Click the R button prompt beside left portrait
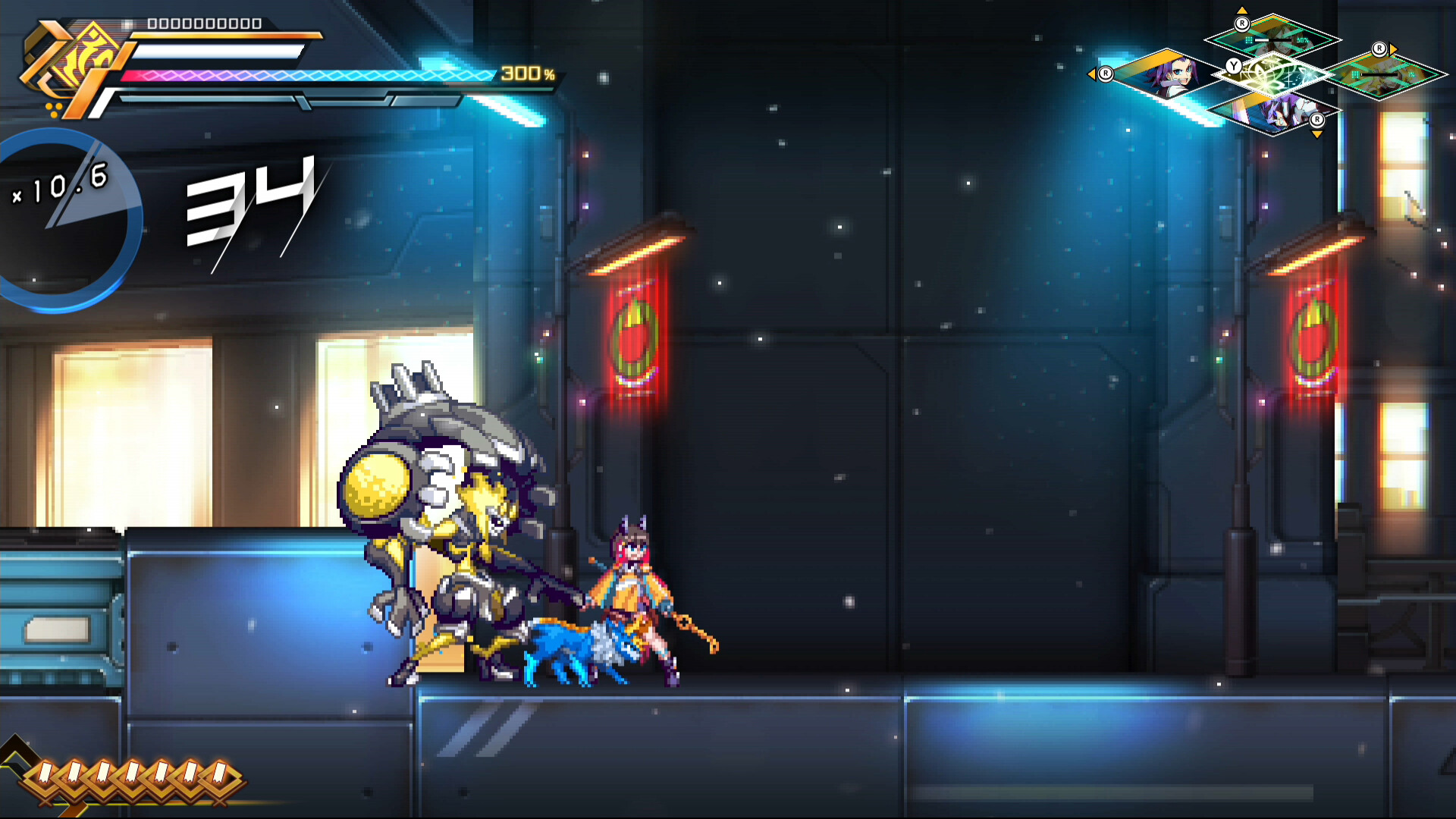 coord(1106,74)
